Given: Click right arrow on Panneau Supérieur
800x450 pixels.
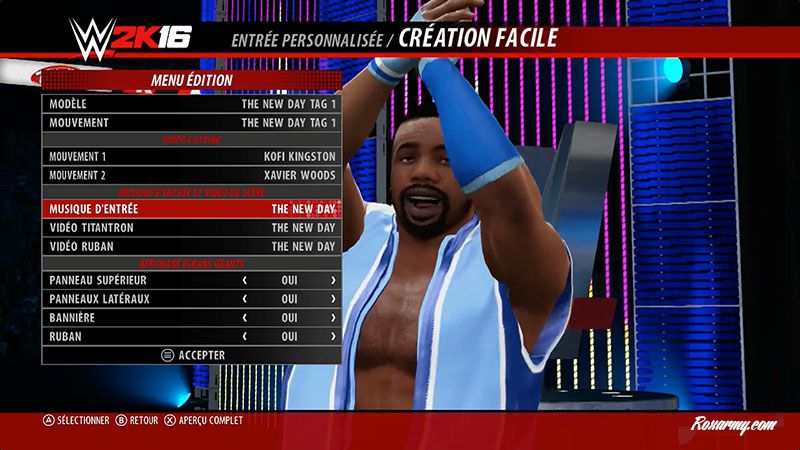Looking at the screenshot, I should click(x=333, y=281).
